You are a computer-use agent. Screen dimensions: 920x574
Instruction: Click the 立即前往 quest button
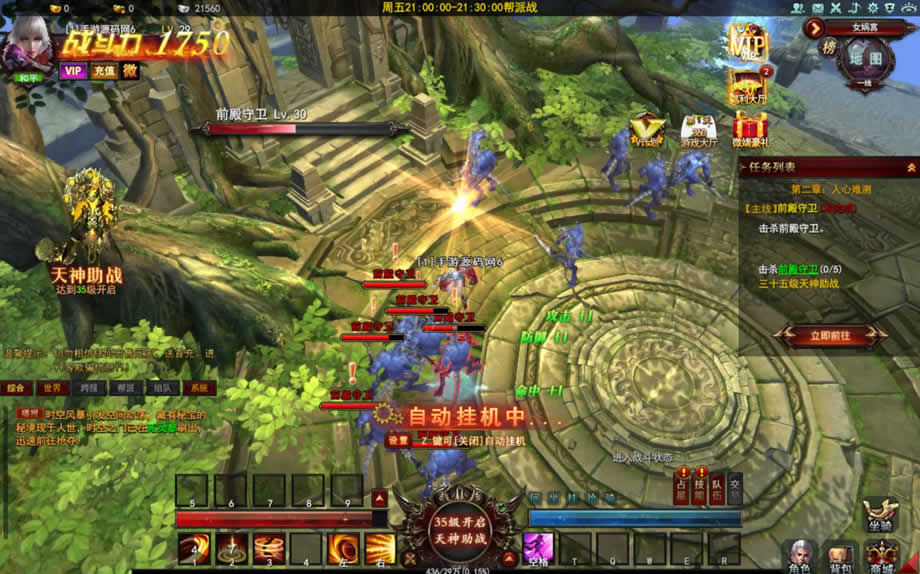tap(831, 336)
